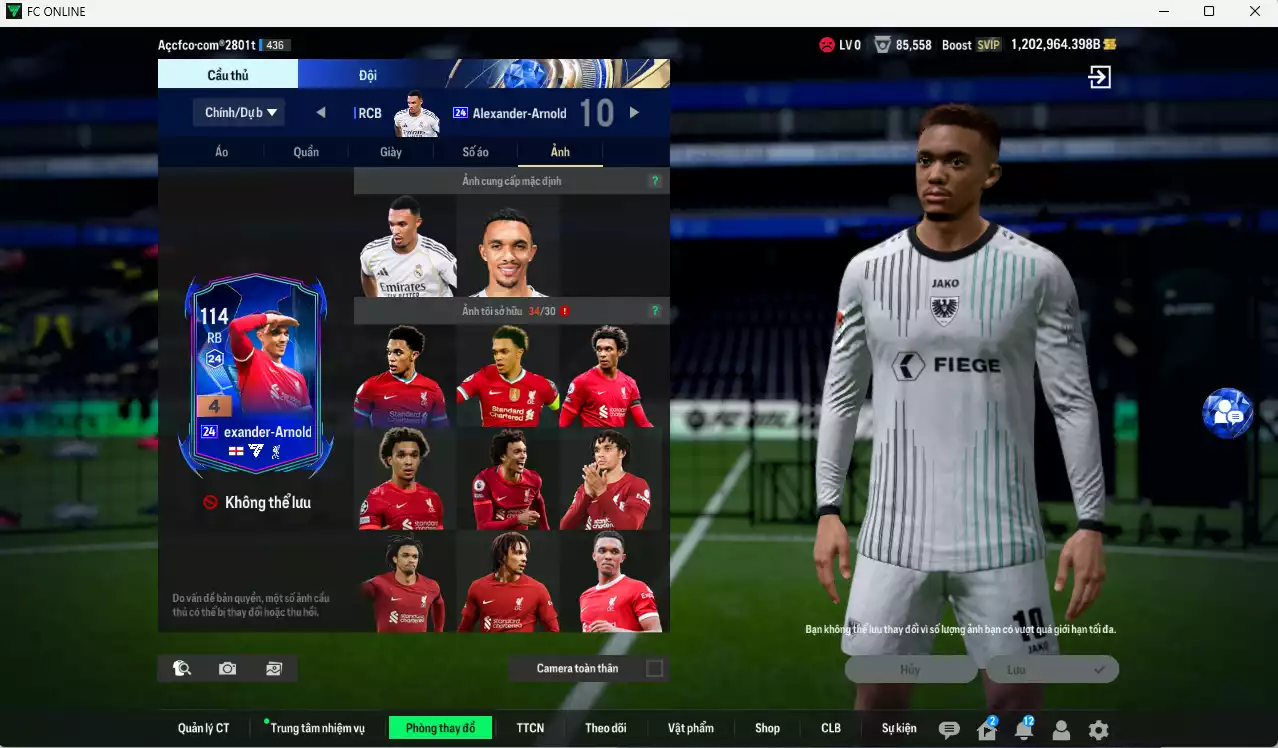Switch to the Đội tab
Image resolution: width=1278 pixels, height=748 pixels.
[367, 75]
